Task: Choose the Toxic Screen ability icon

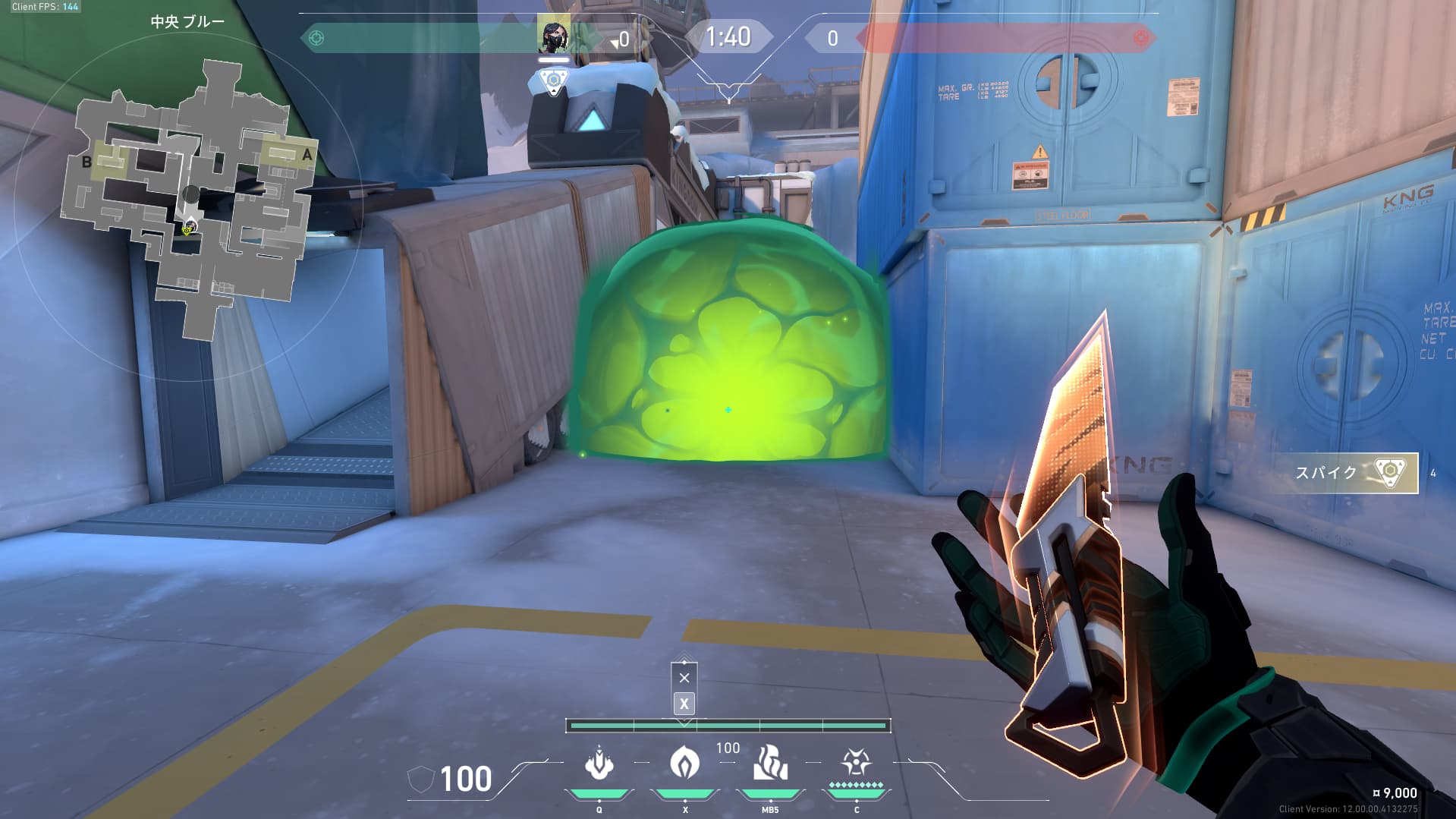Action: [770, 762]
